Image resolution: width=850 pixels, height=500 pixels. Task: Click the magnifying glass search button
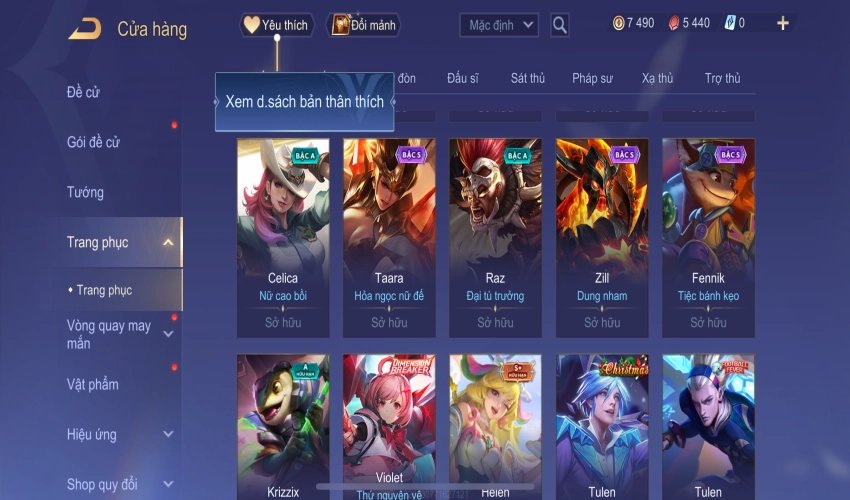click(x=560, y=25)
